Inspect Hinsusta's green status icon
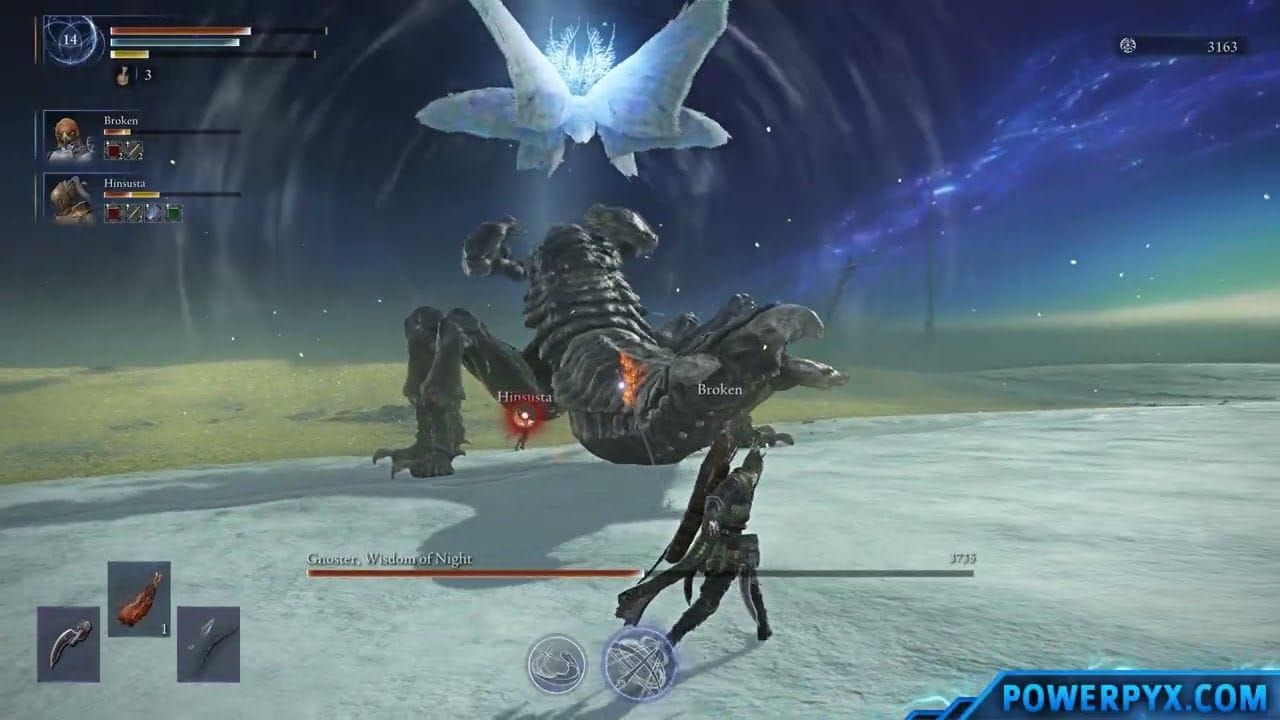The width and height of the screenshot is (1280, 720). [x=174, y=212]
